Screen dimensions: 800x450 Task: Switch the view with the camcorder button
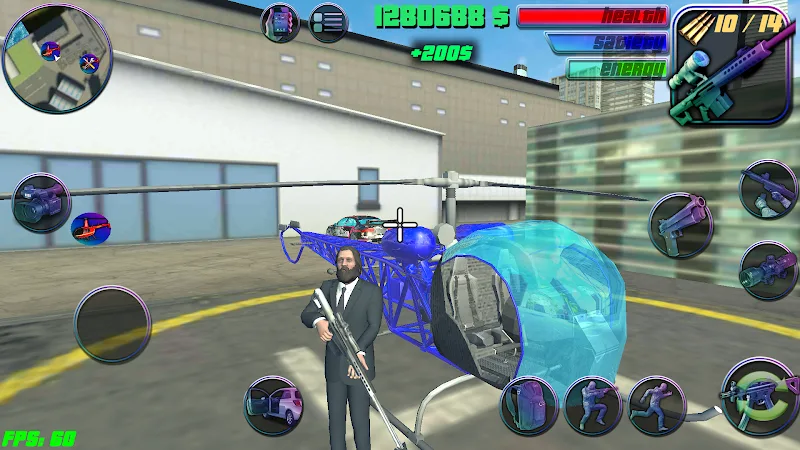[41, 201]
